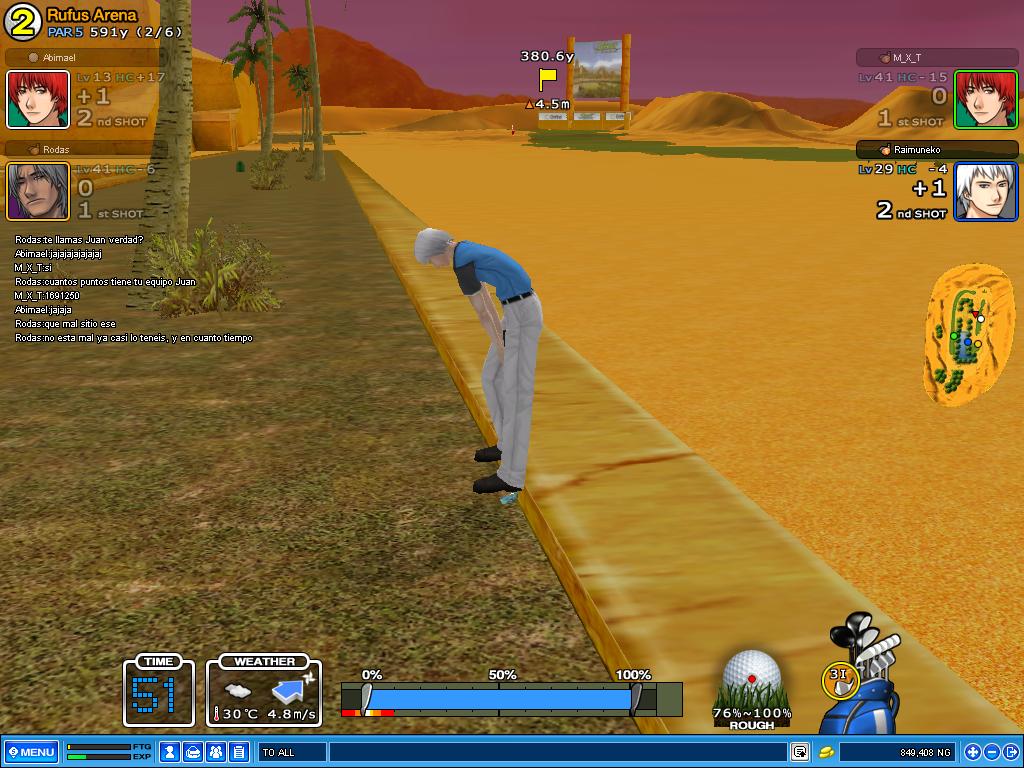The image size is (1024, 768).
Task: Toggle the chat log window button
Action: [800, 752]
